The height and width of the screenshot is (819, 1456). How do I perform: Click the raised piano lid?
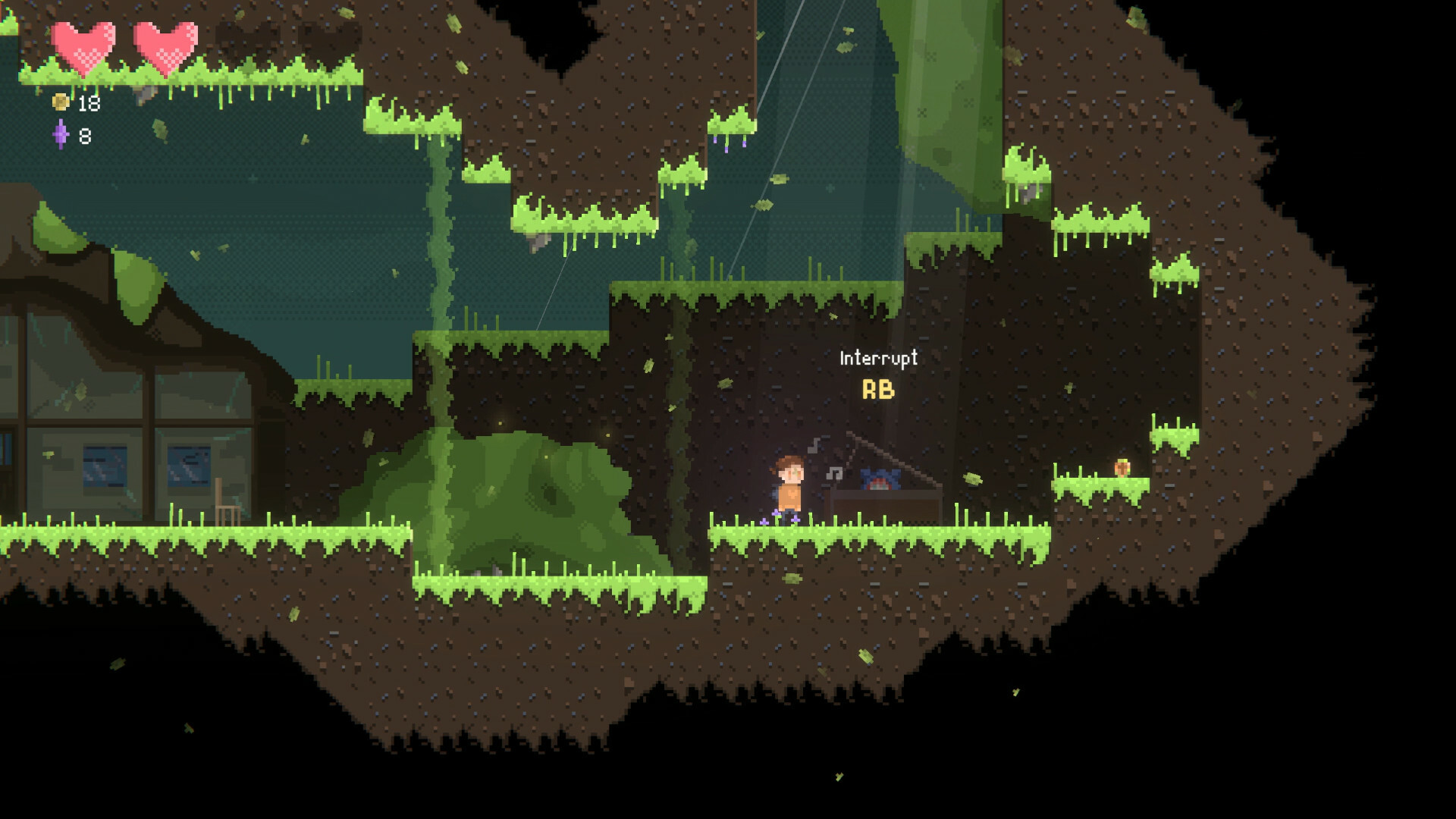point(886,455)
